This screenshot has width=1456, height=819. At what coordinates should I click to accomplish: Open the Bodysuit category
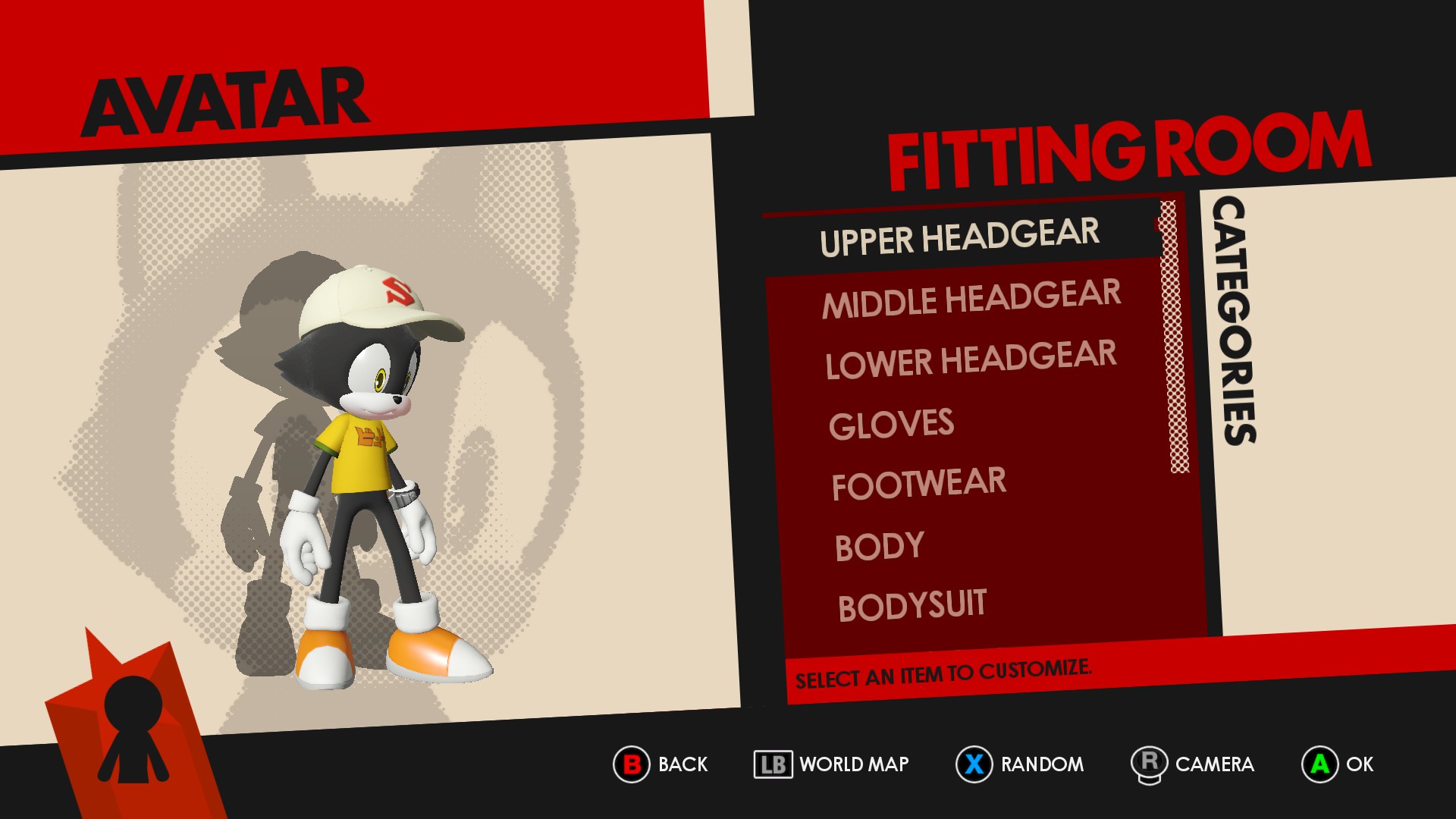[912, 606]
